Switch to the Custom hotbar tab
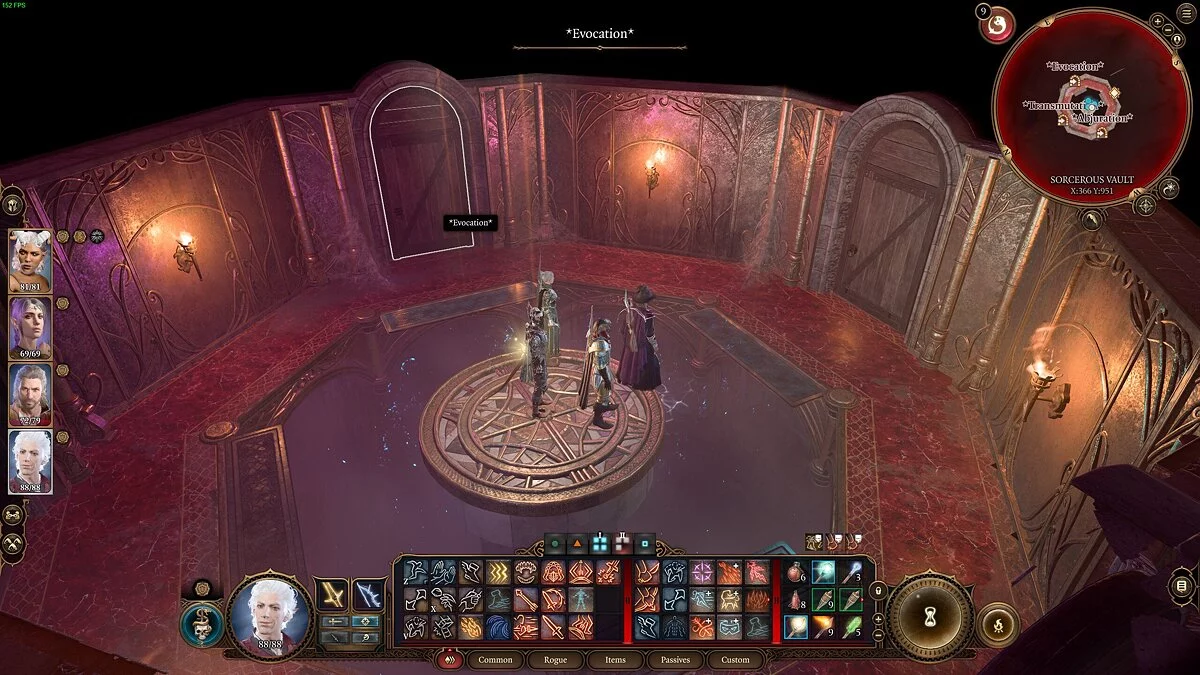Screen dimensions: 1200x675 pyautogui.click(x=735, y=660)
